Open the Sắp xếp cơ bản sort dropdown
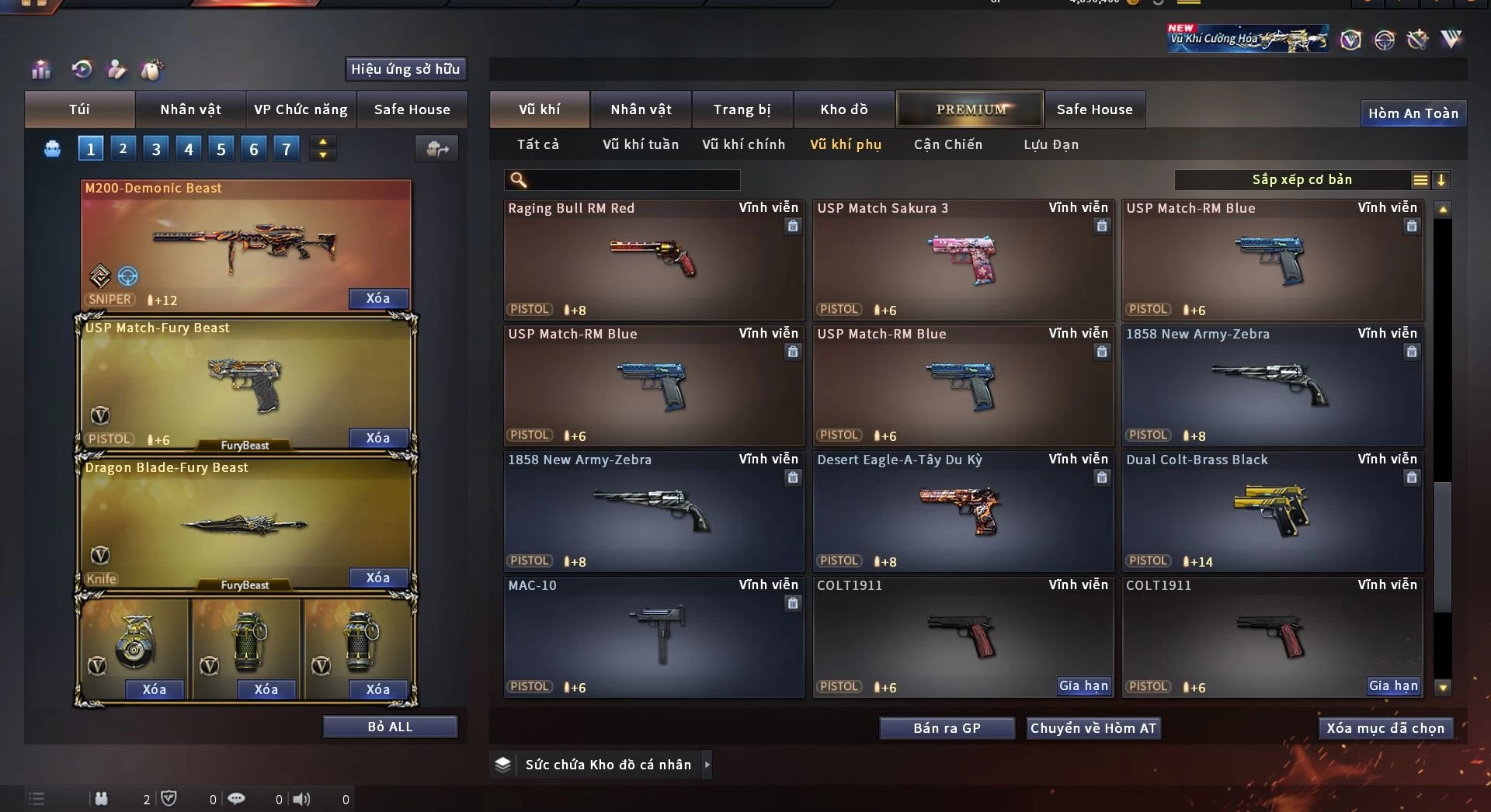Screen dimensions: 1491x812 1302,180
